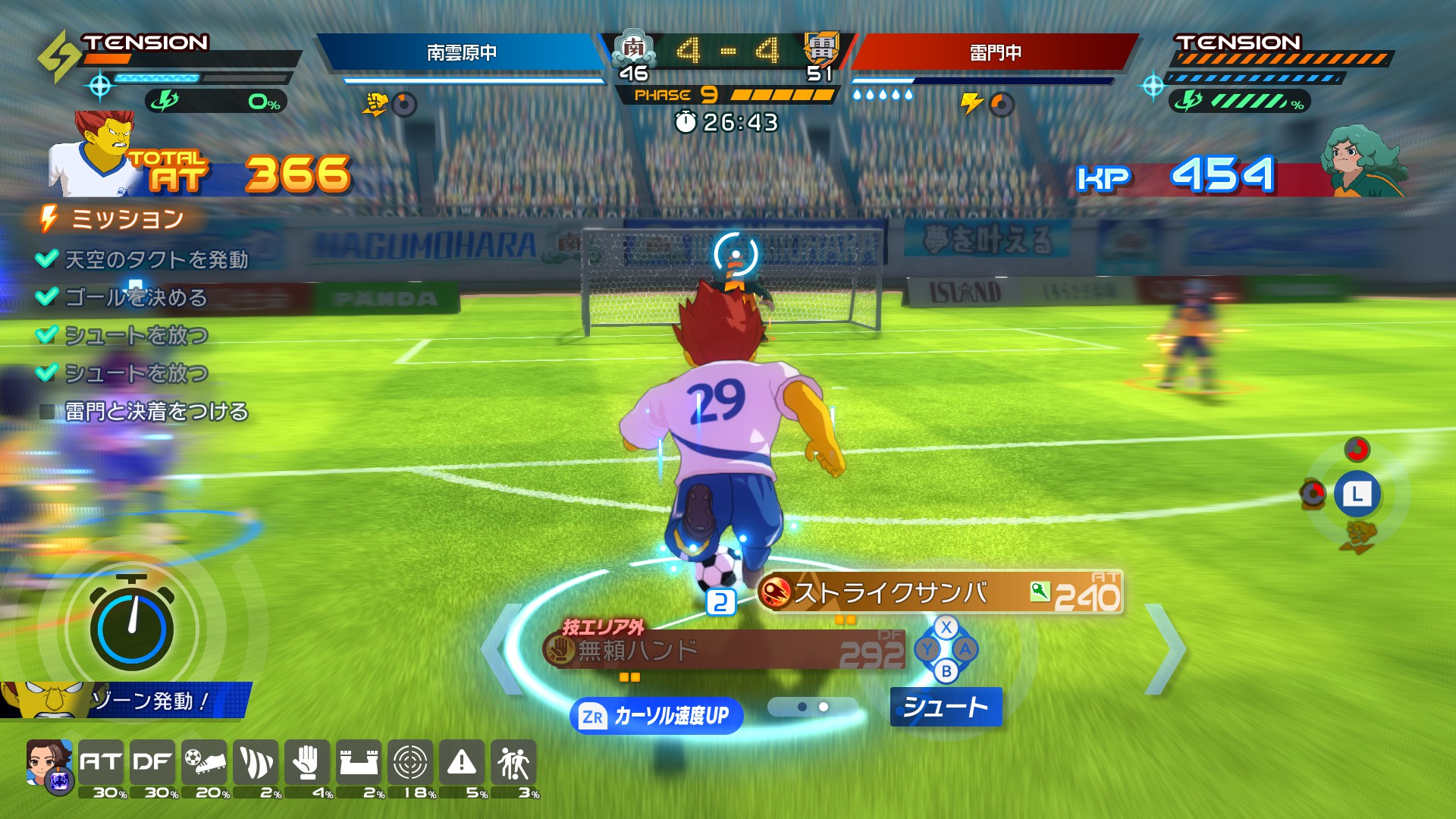Go to the previous move page arrow
The height and width of the screenshot is (819, 1456).
[502, 649]
